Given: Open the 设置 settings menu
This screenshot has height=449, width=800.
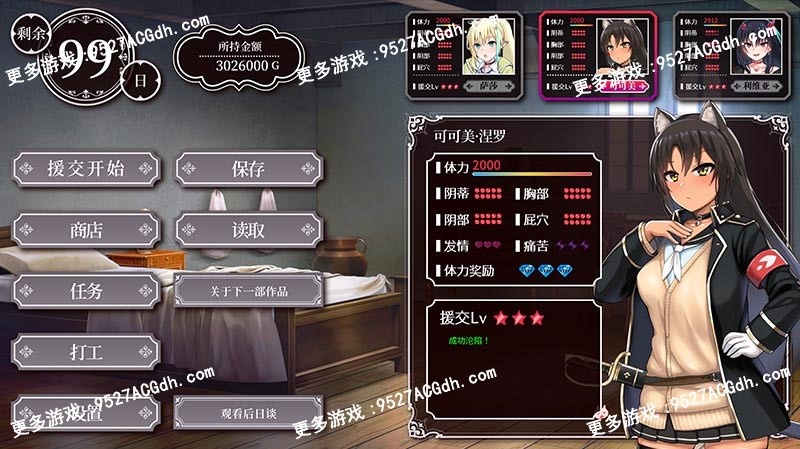Looking at the screenshot, I should [x=86, y=412].
